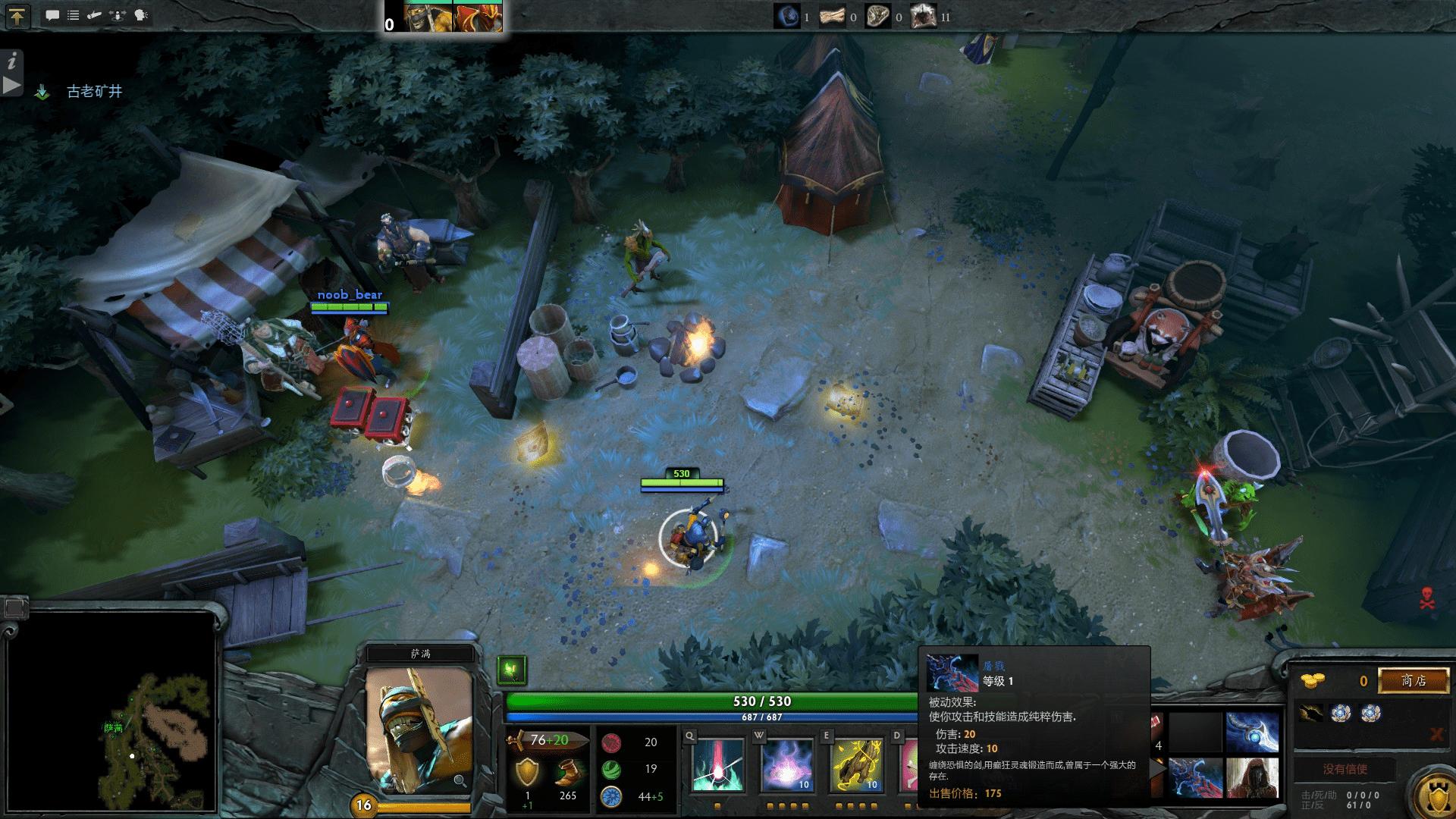Activate the W purple flame ability
This screenshot has height=819, width=1456.
point(786,764)
